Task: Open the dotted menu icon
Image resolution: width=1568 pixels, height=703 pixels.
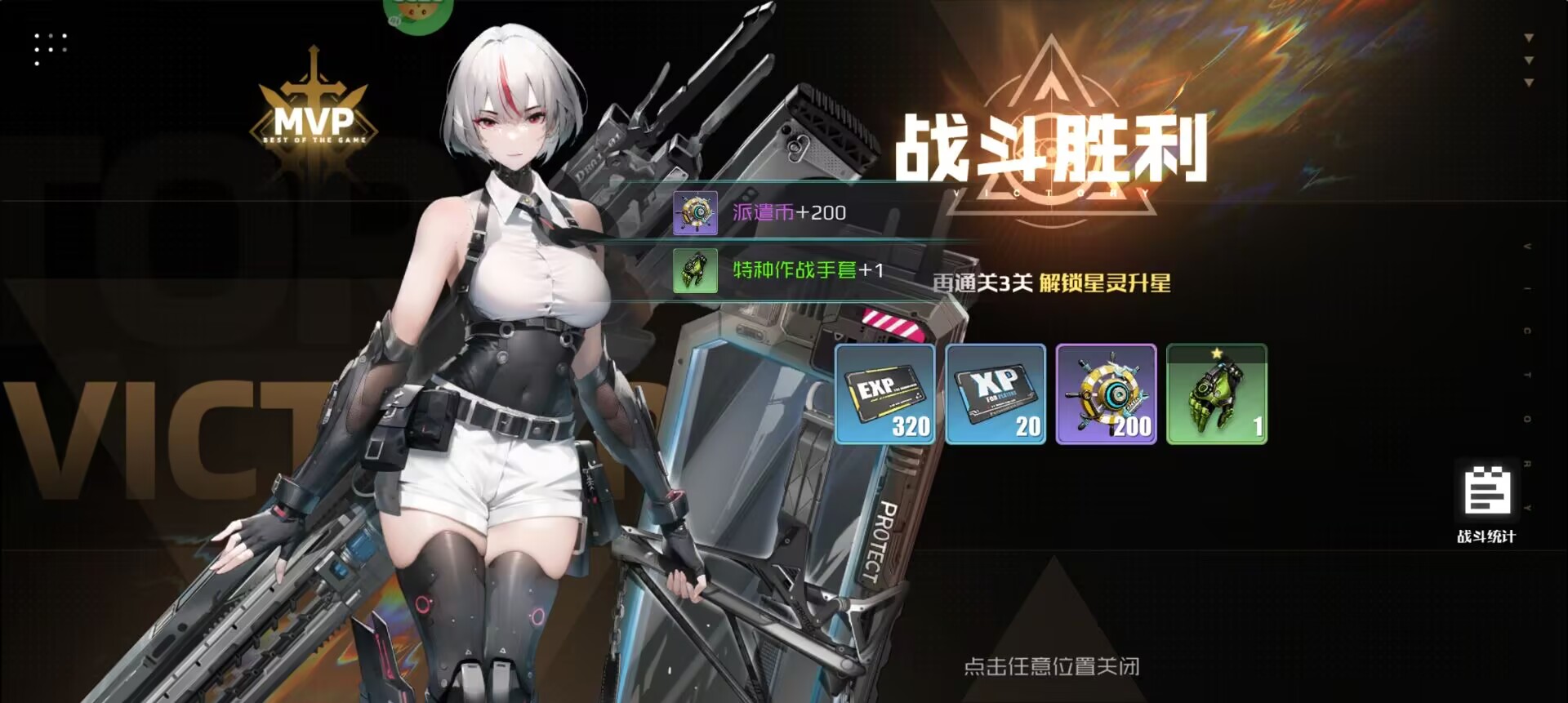Action: coord(51,48)
